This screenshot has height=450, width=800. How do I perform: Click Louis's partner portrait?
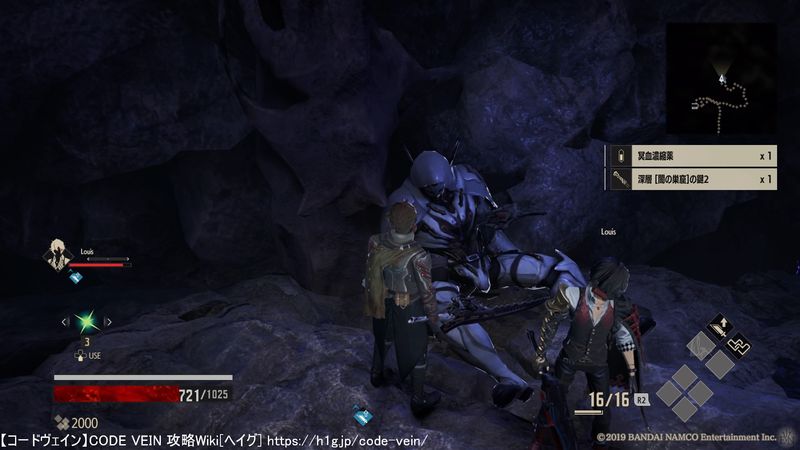pos(57,255)
